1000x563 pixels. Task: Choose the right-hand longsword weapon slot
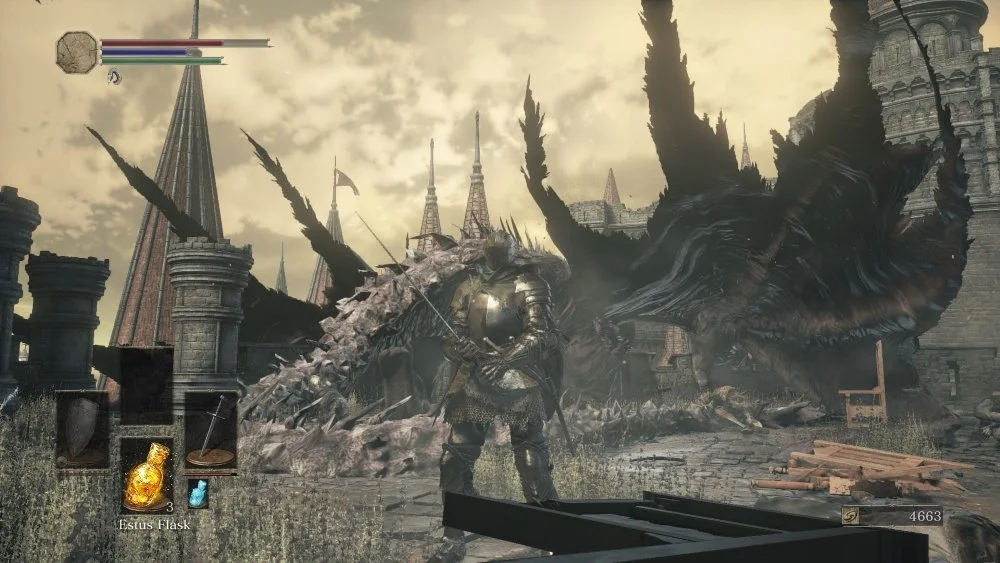pos(211,429)
